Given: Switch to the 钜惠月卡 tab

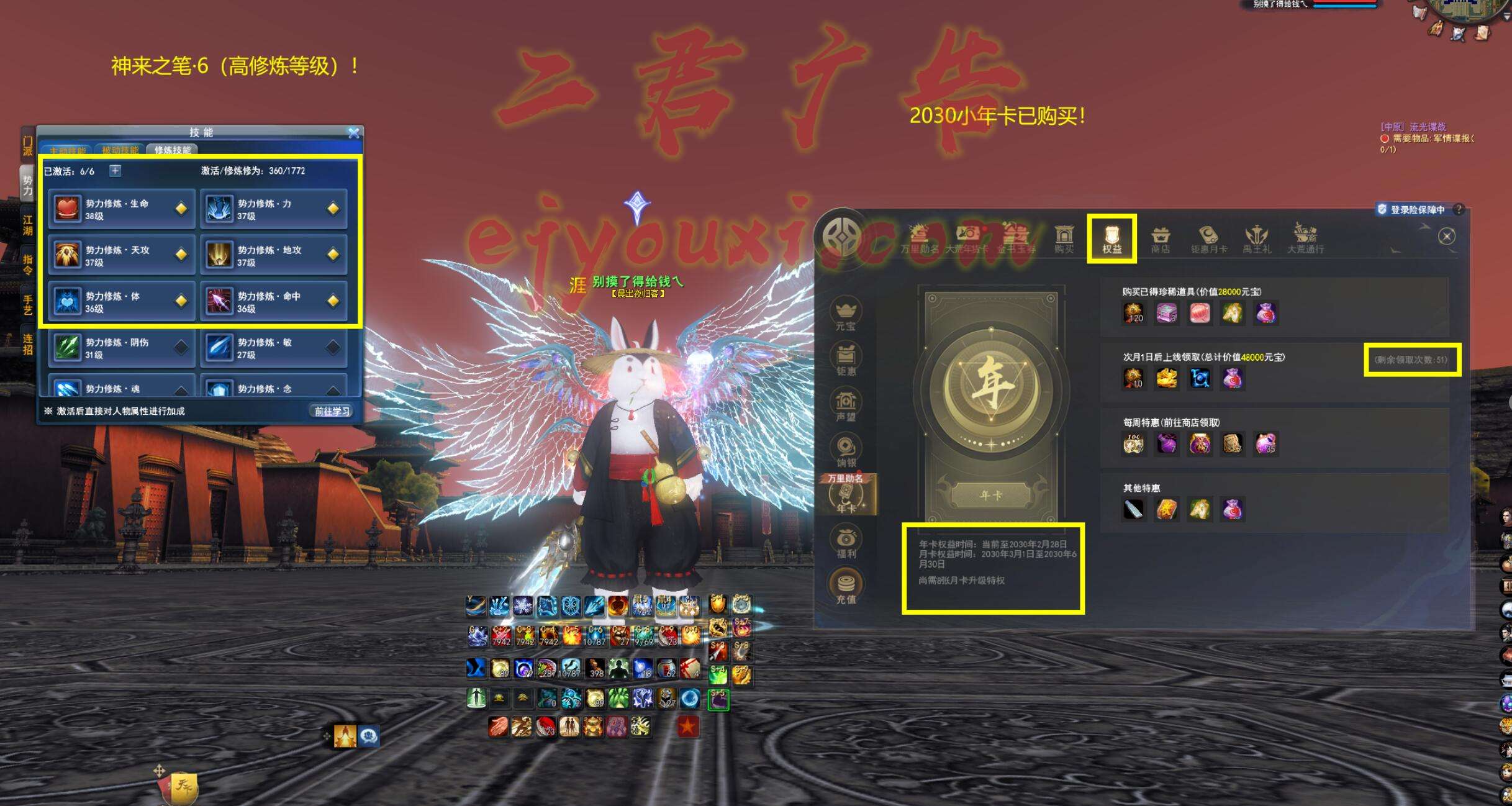Looking at the screenshot, I should [1208, 240].
